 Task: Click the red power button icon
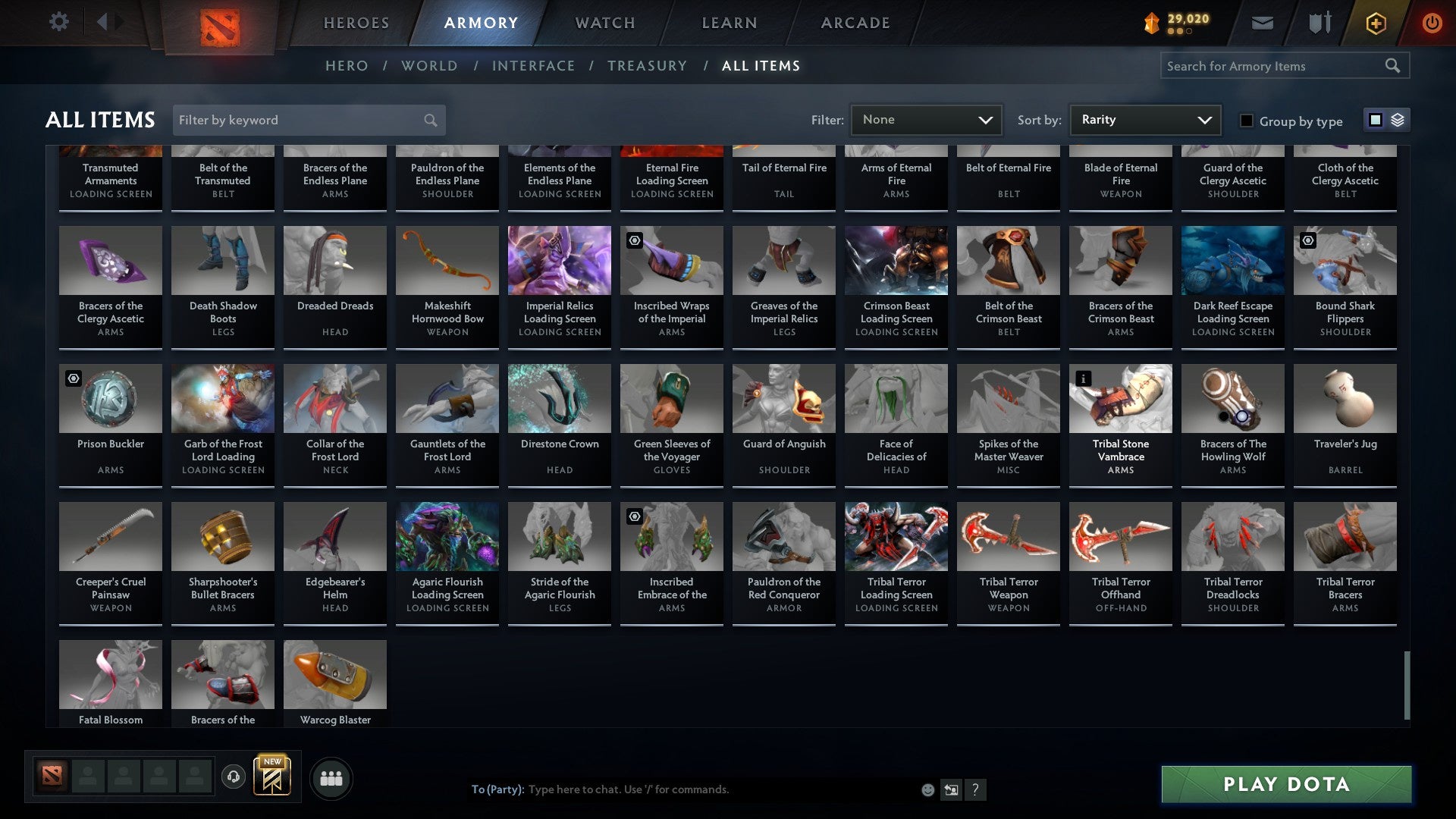[x=1432, y=23]
